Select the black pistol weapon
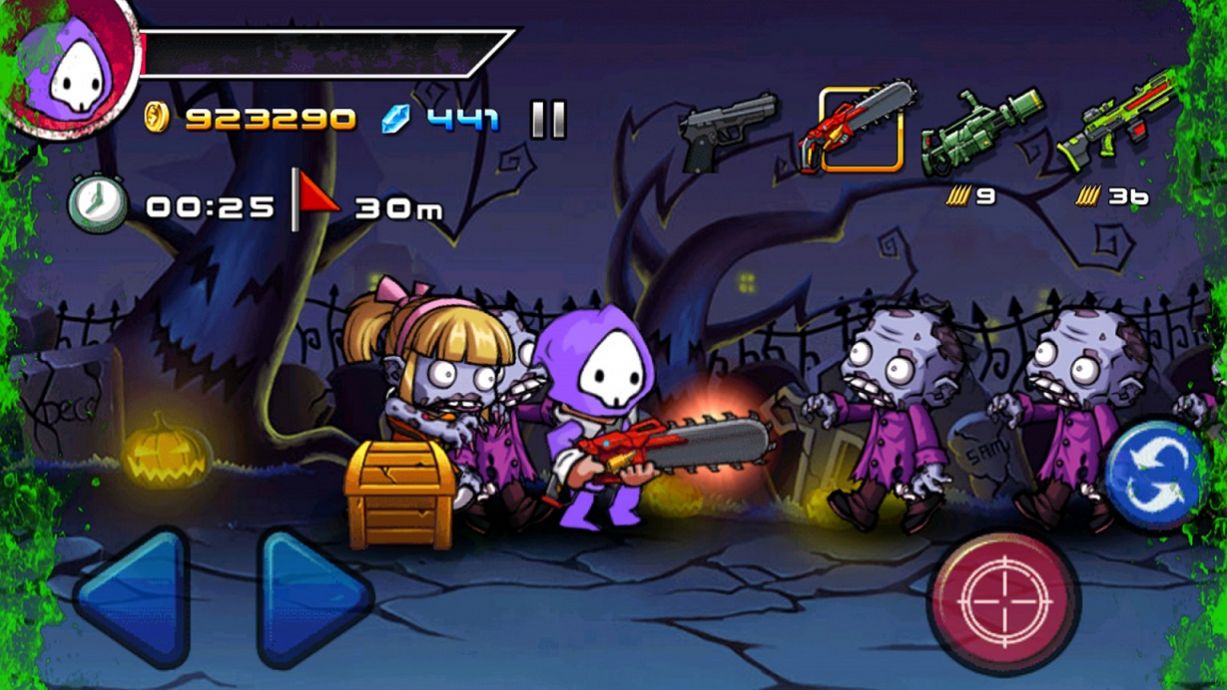The height and width of the screenshot is (690, 1227). [x=727, y=129]
